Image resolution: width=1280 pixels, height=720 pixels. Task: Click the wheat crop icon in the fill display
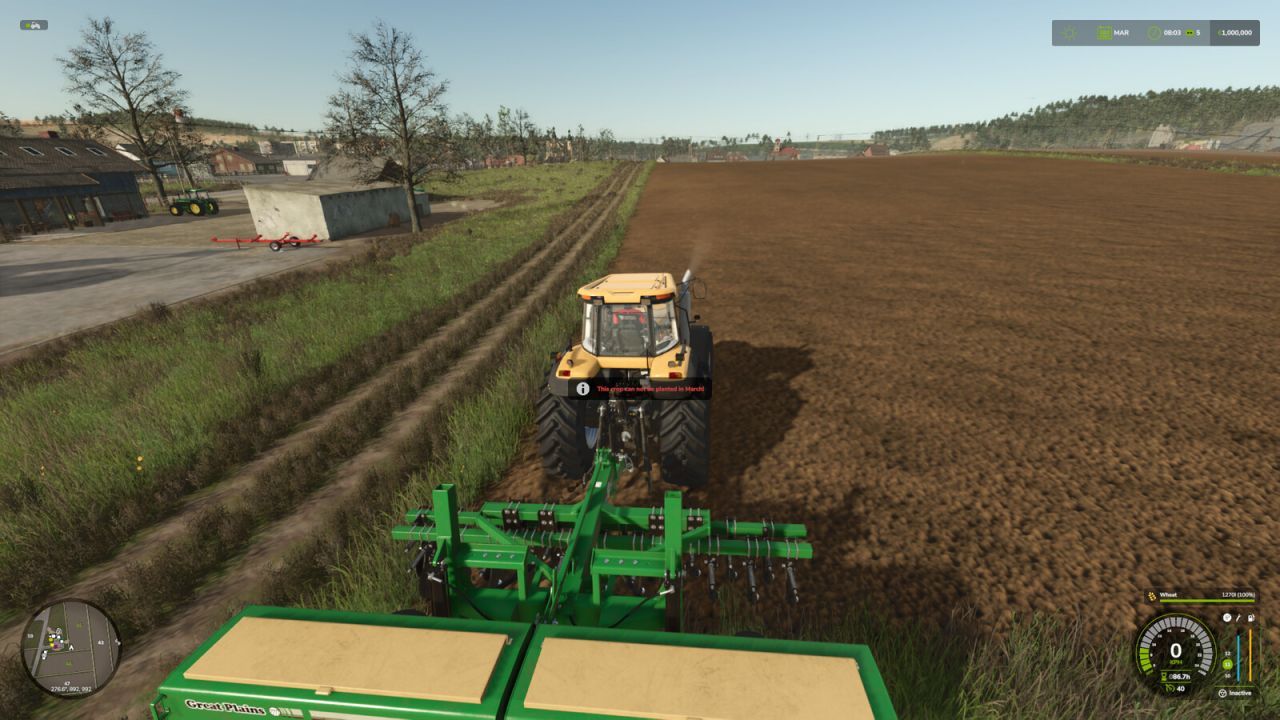click(1151, 595)
